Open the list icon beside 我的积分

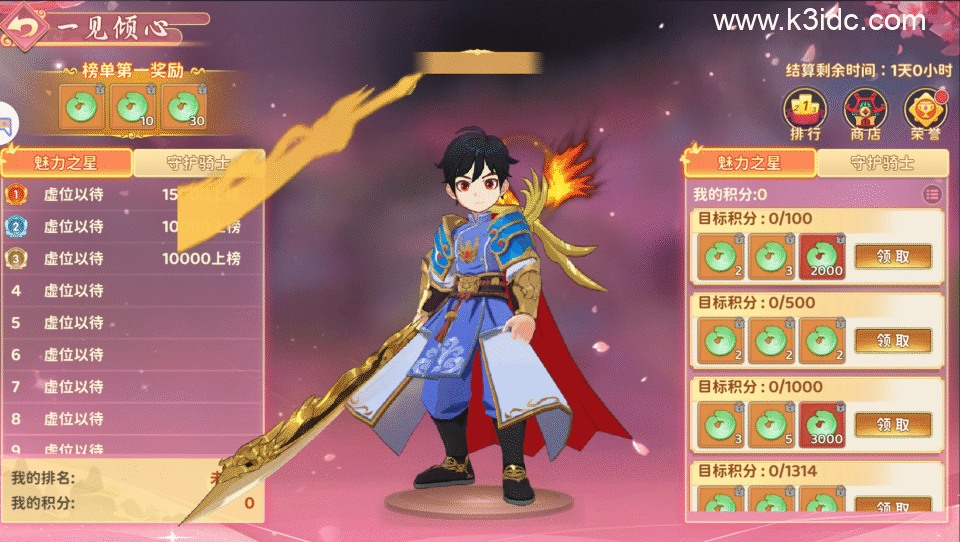pos(932,193)
